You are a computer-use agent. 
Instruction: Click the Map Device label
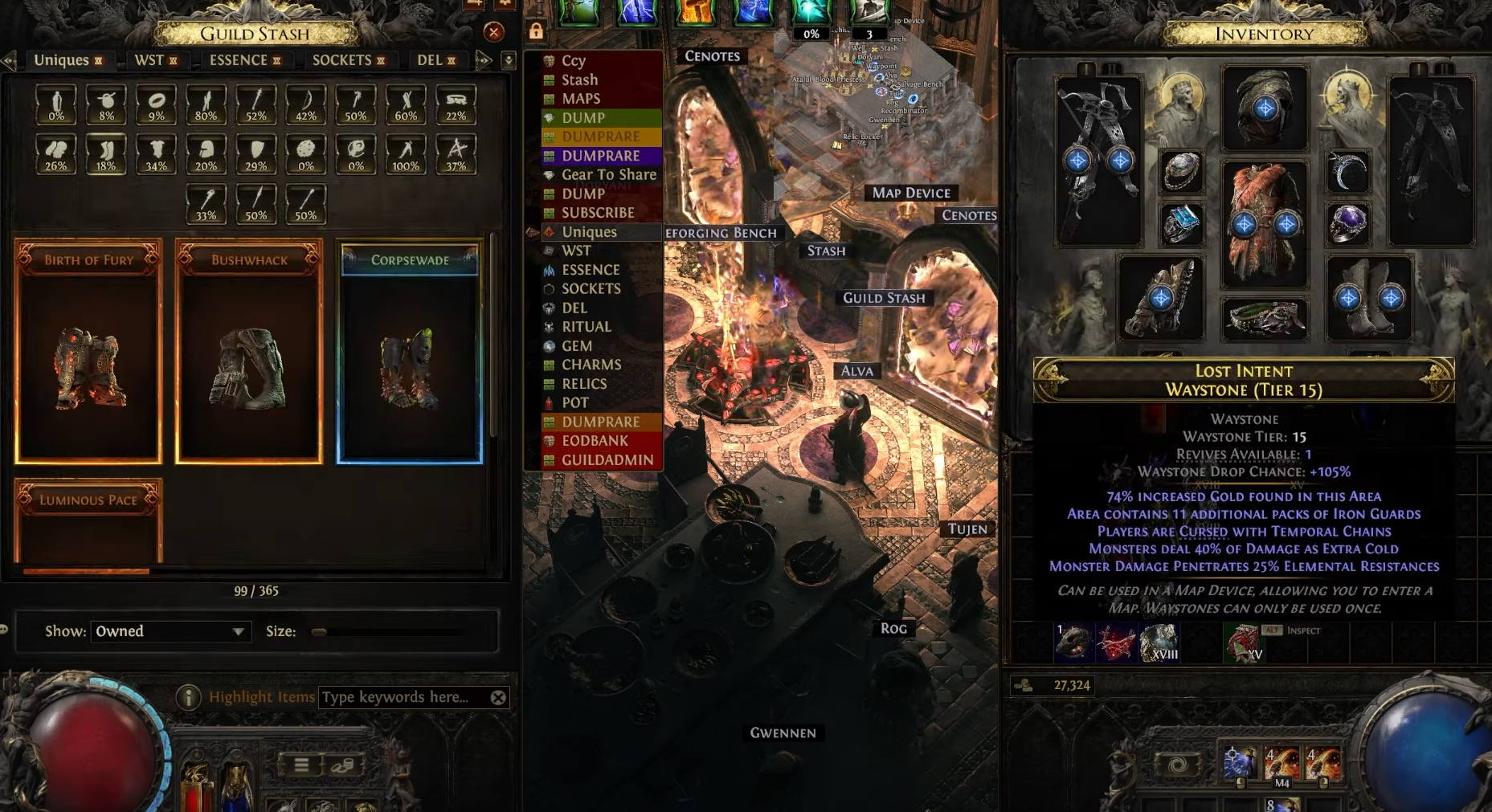911,193
